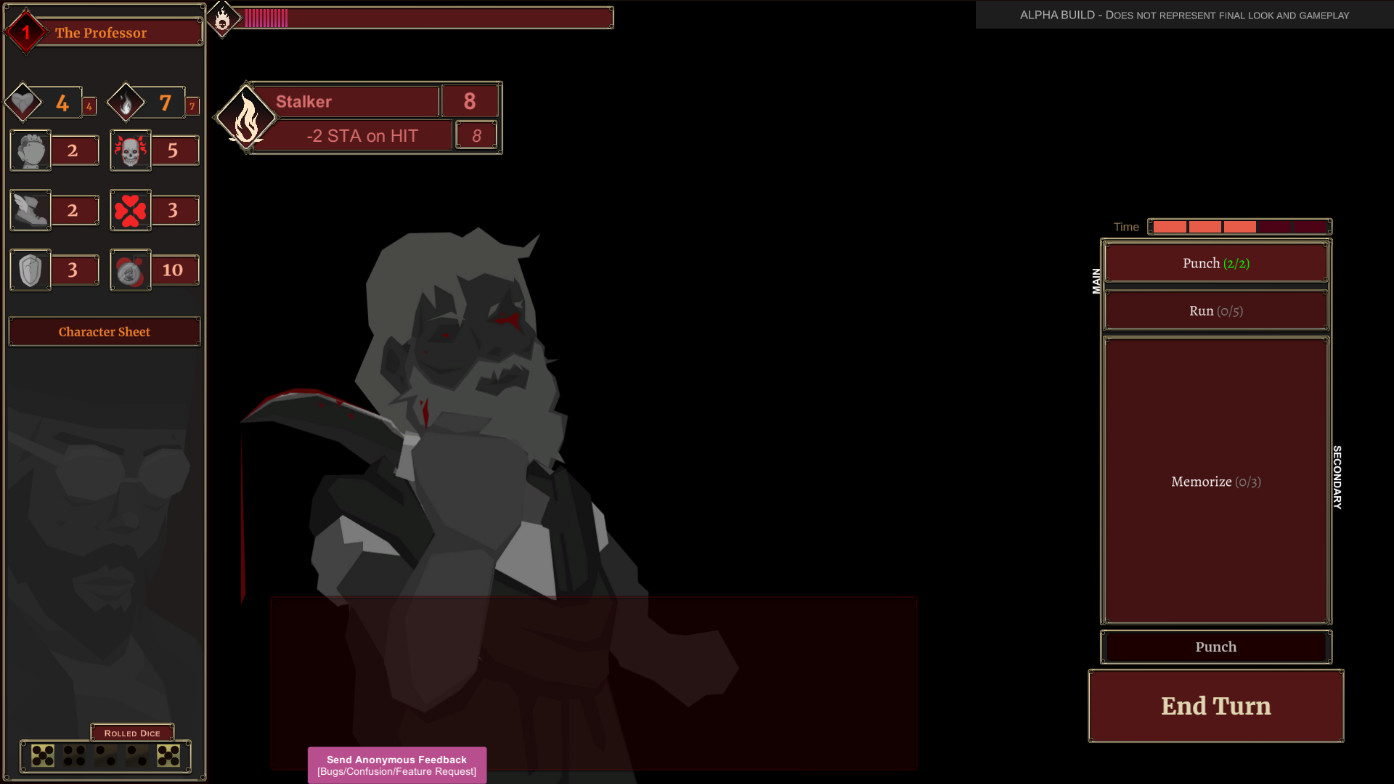Open the Character Sheet
Viewport: 1394px width, 784px height.
pyautogui.click(x=104, y=331)
